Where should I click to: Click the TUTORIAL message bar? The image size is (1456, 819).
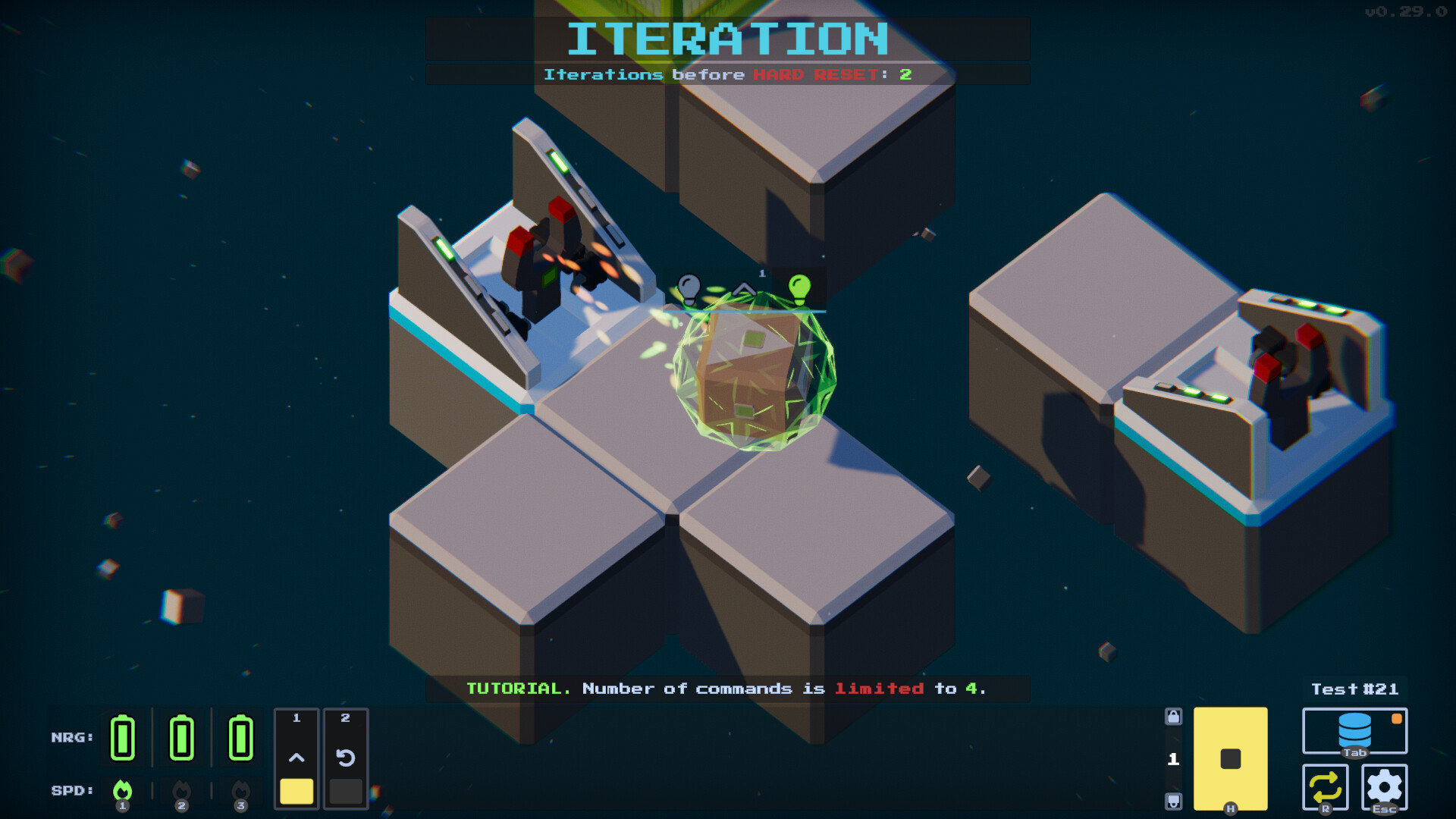(x=726, y=689)
